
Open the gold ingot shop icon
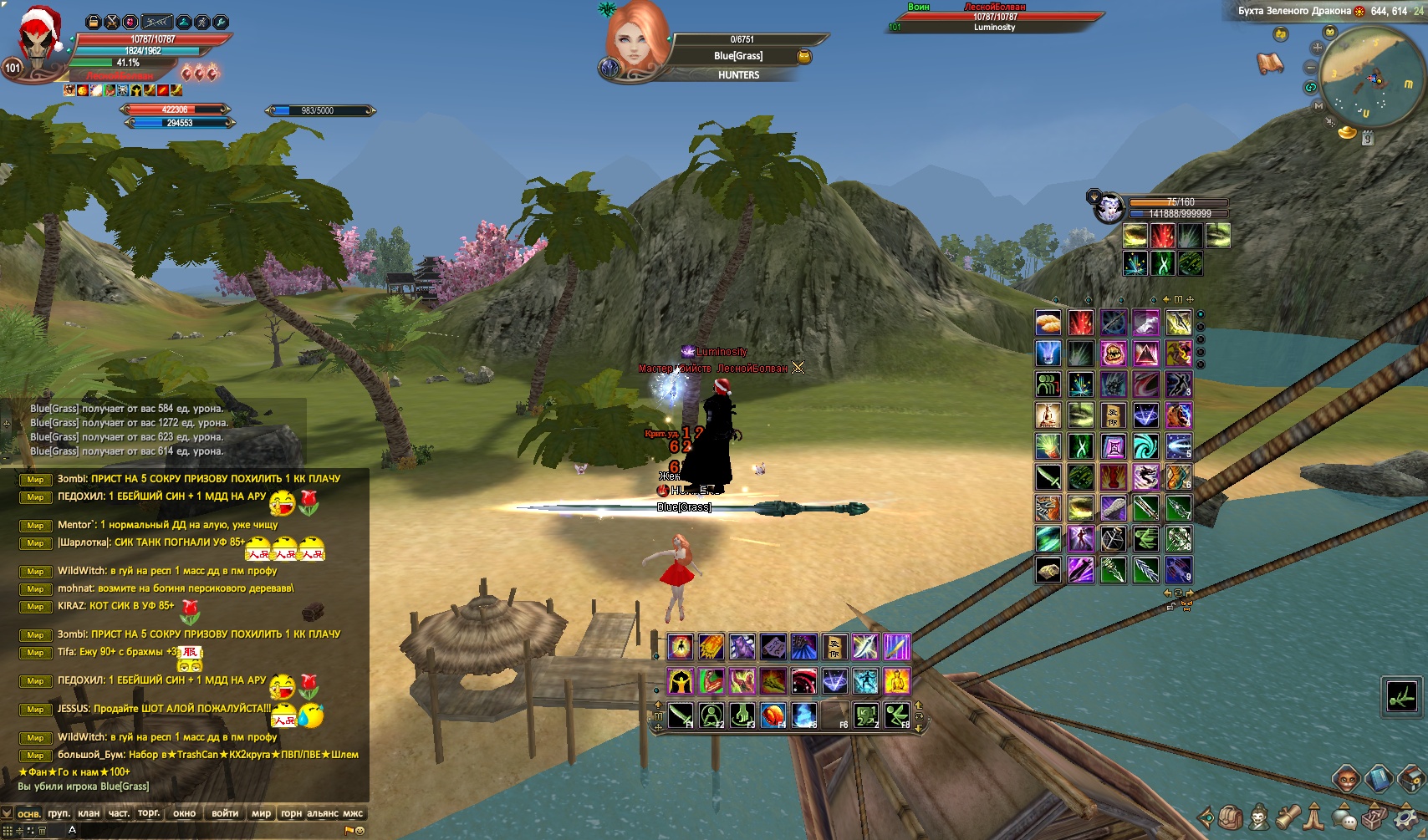click(1347, 132)
